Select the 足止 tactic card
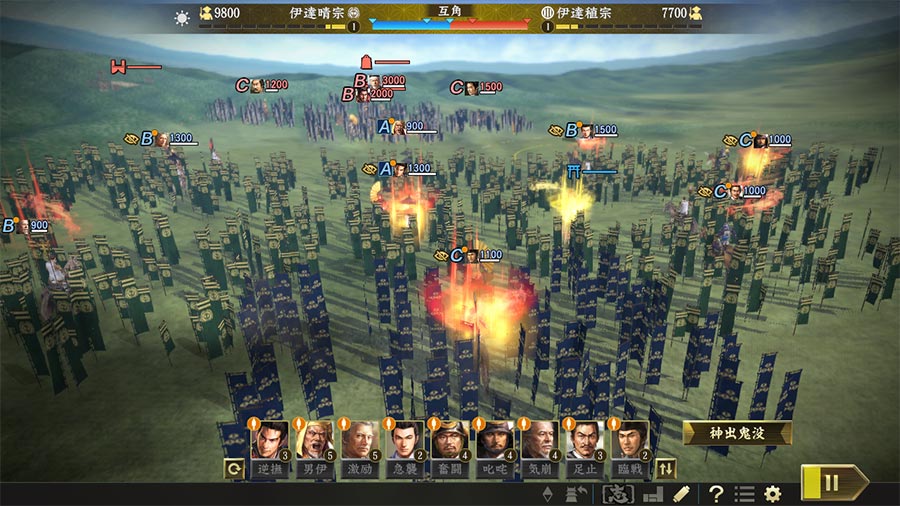The image size is (900, 506). tap(585, 441)
